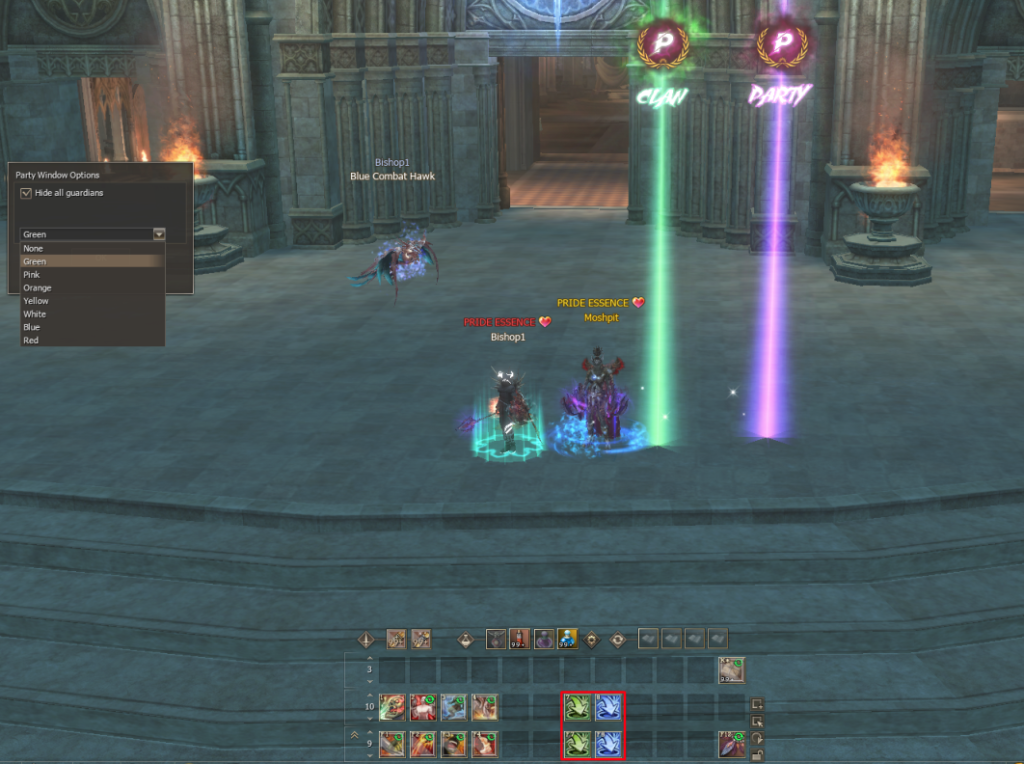Viewport: 1024px width, 764px height.
Task: Use the blue figure item in the auto-use bar
Action: (x=568, y=638)
